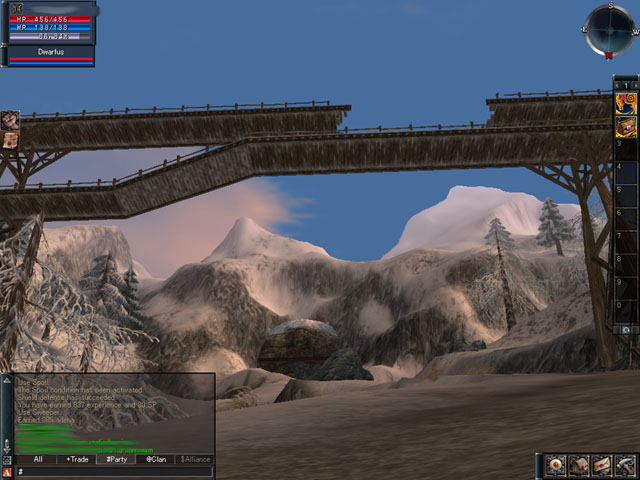
Task: Open the first bottom-right menu icon
Action: 556,465
